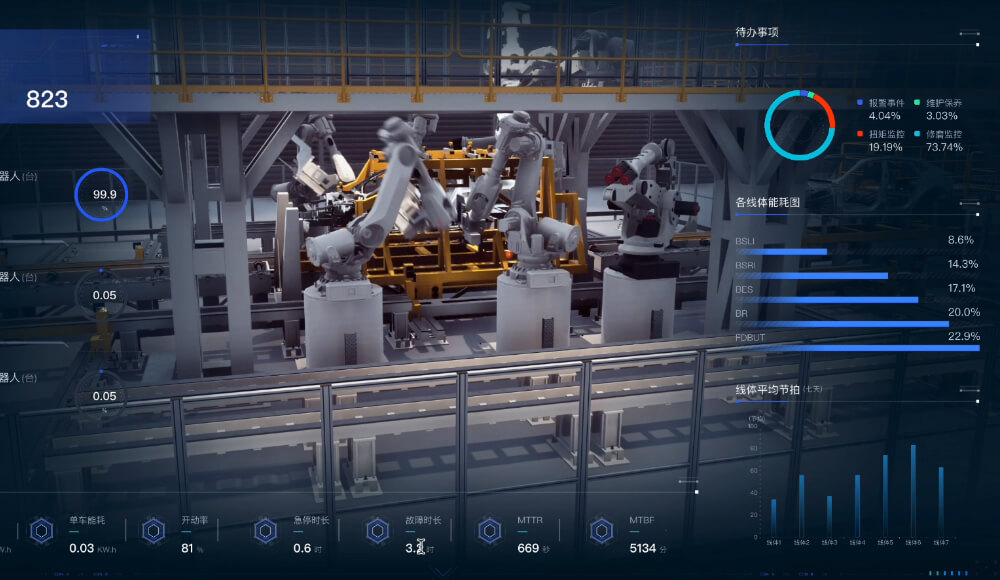
Task: Select the BSLI energy consumption bar
Action: coord(781,252)
